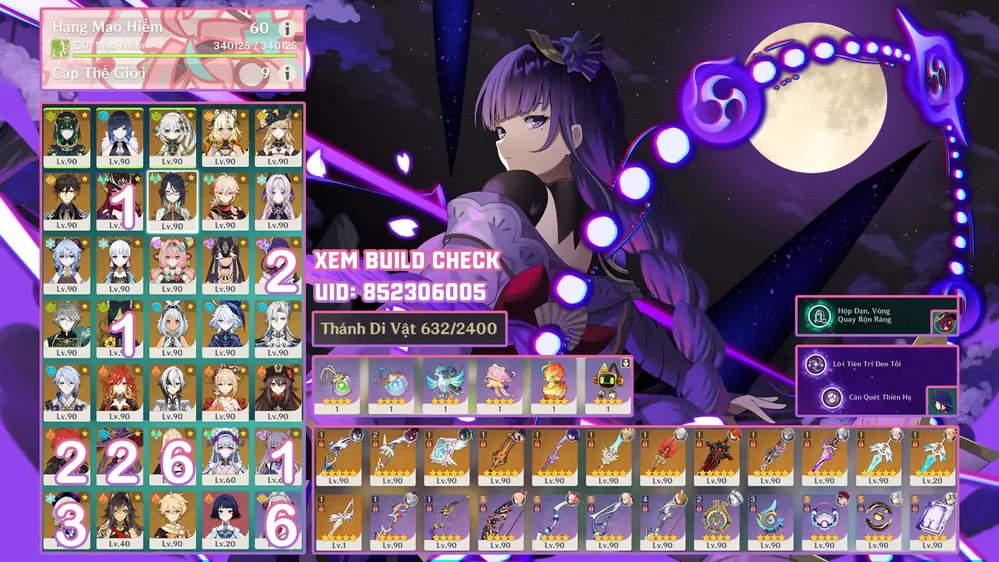Choose the Nahida character card
Screen dimensions: 999x562
171,135
